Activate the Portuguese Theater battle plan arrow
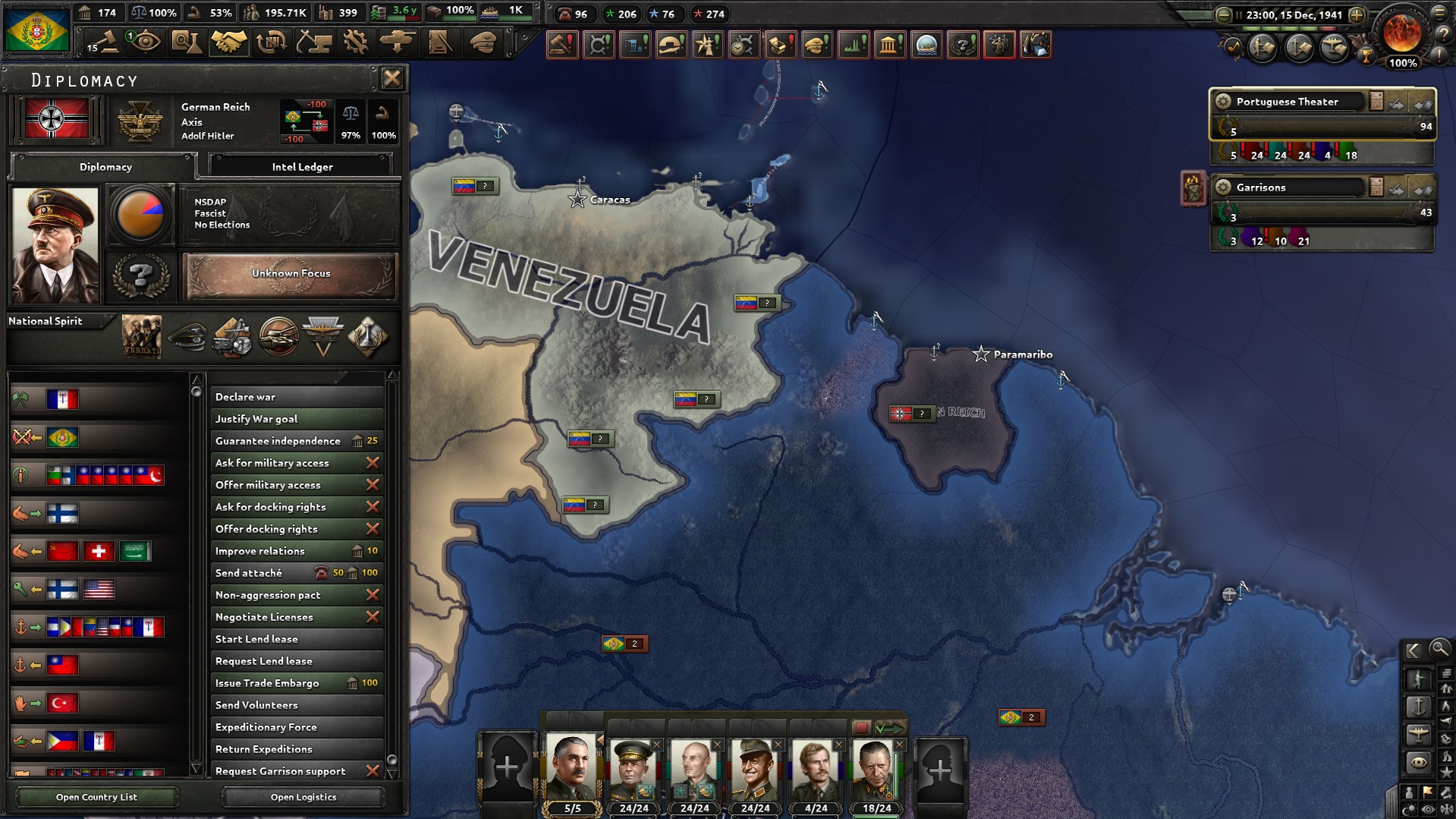 [x=1397, y=105]
